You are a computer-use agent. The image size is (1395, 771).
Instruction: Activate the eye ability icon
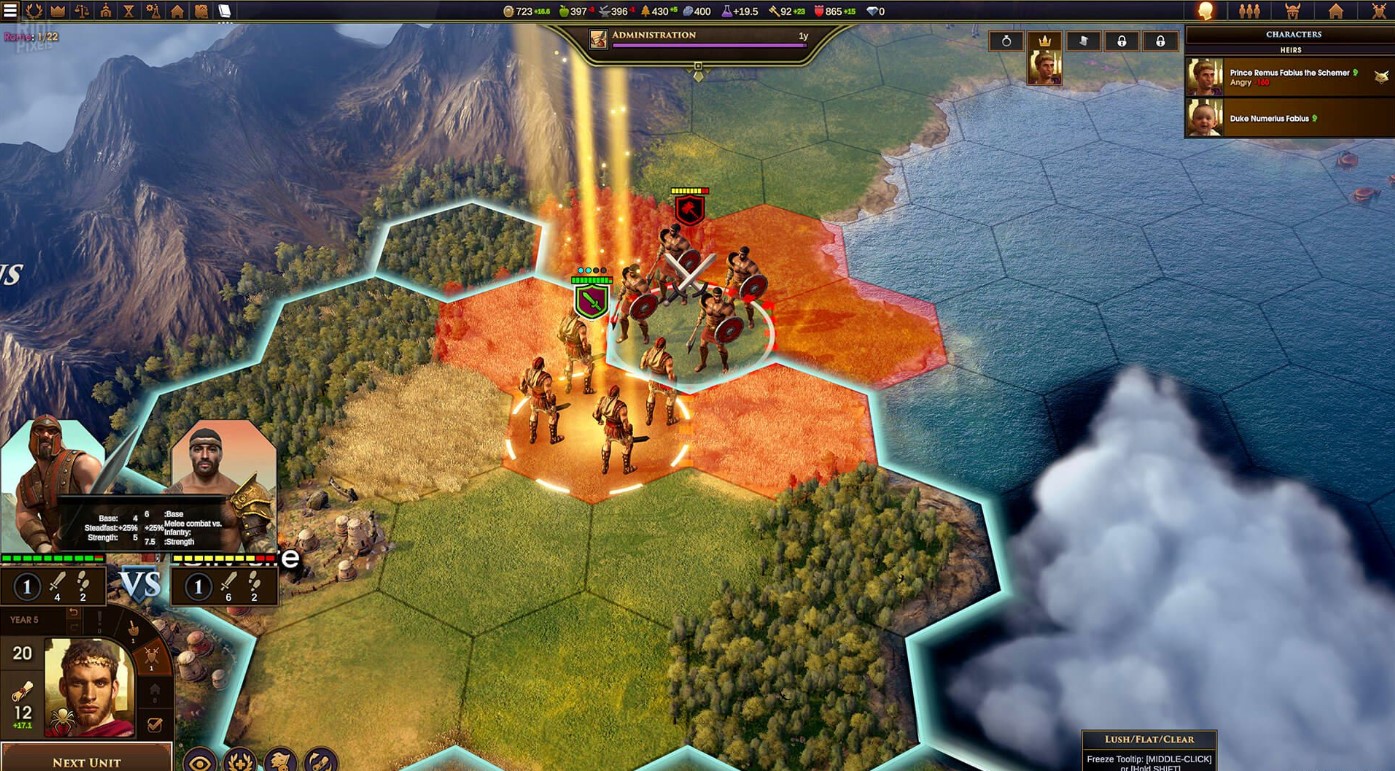tap(200, 761)
